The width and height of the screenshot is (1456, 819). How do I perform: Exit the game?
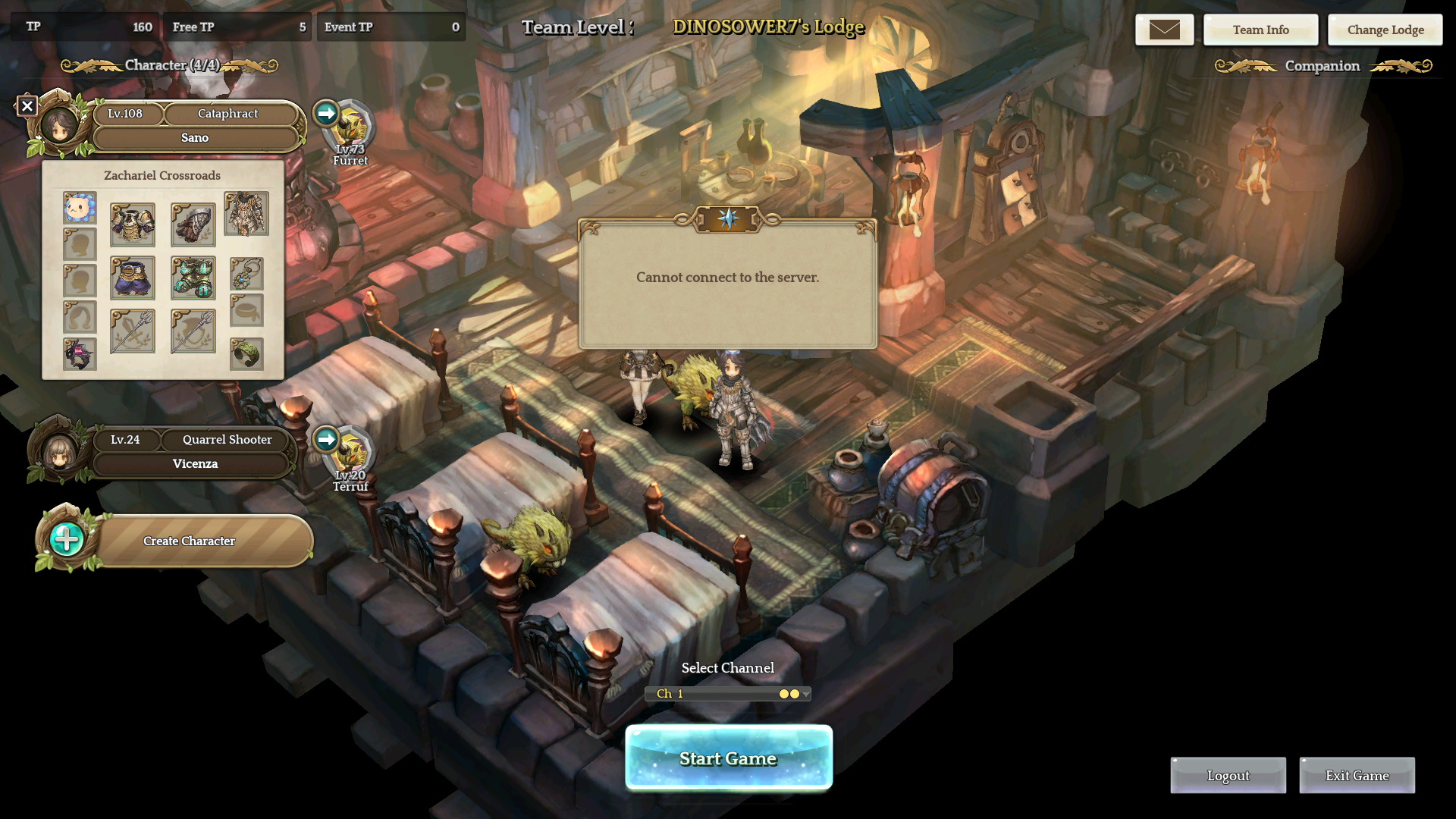[1357, 775]
